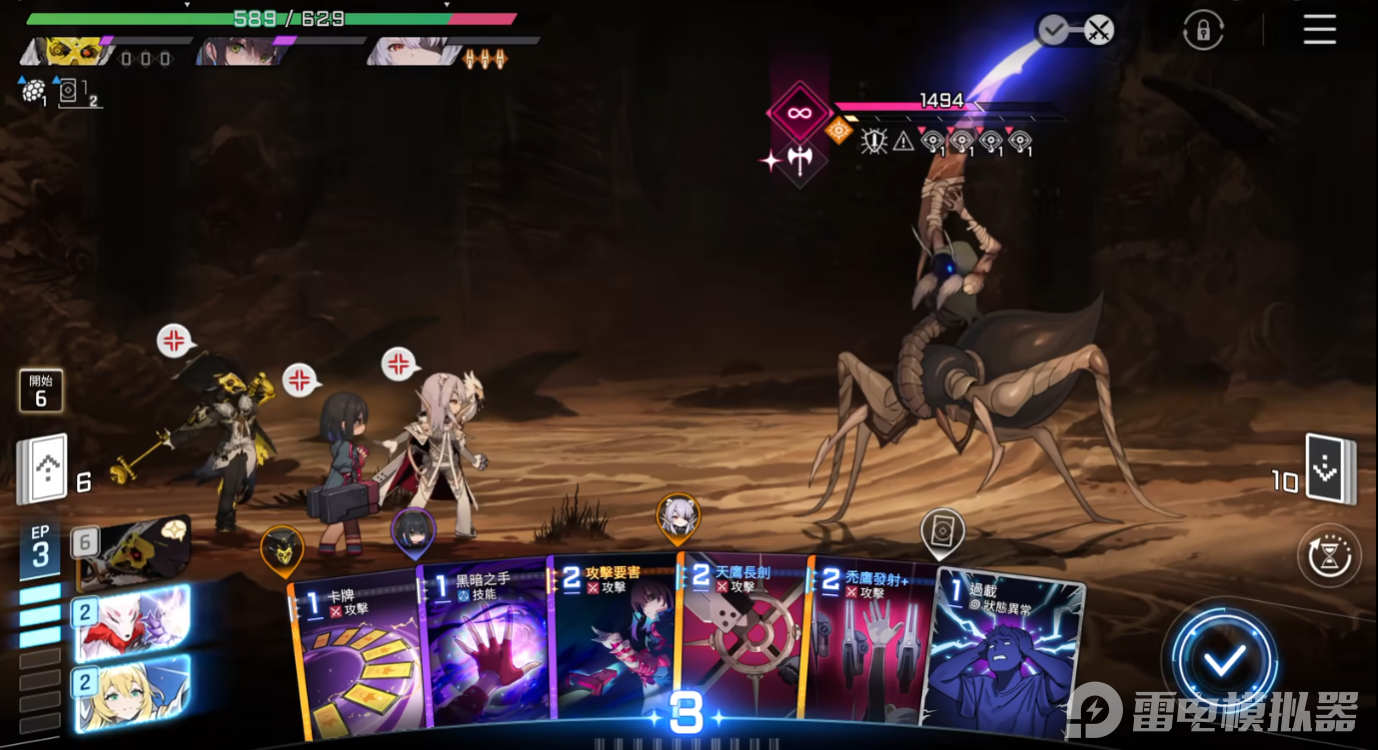Inspect the enemy's warning triangle status icon

click(903, 142)
